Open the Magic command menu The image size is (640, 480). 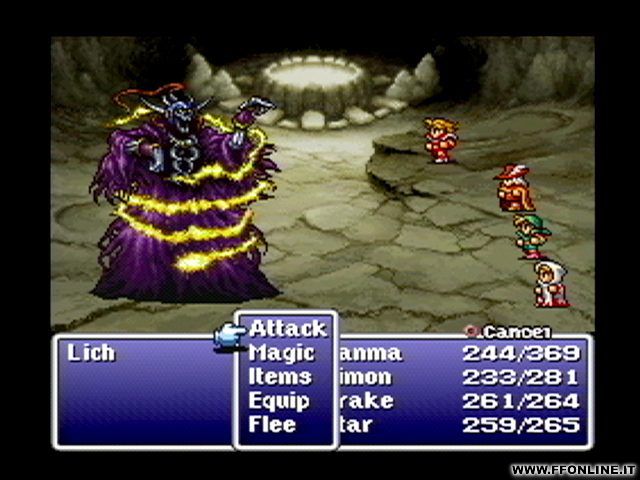(281, 353)
